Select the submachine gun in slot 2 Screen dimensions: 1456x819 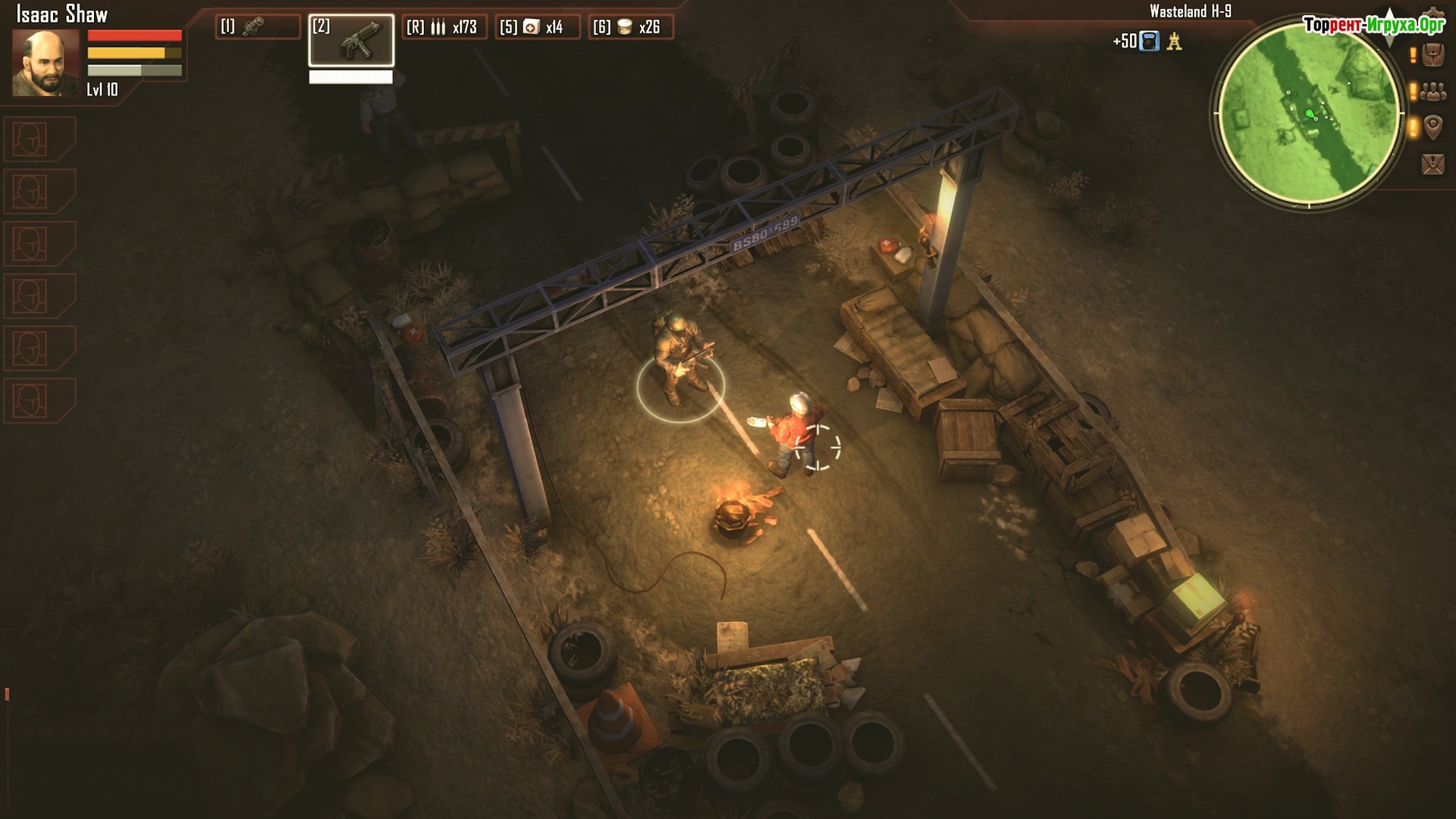point(351,40)
